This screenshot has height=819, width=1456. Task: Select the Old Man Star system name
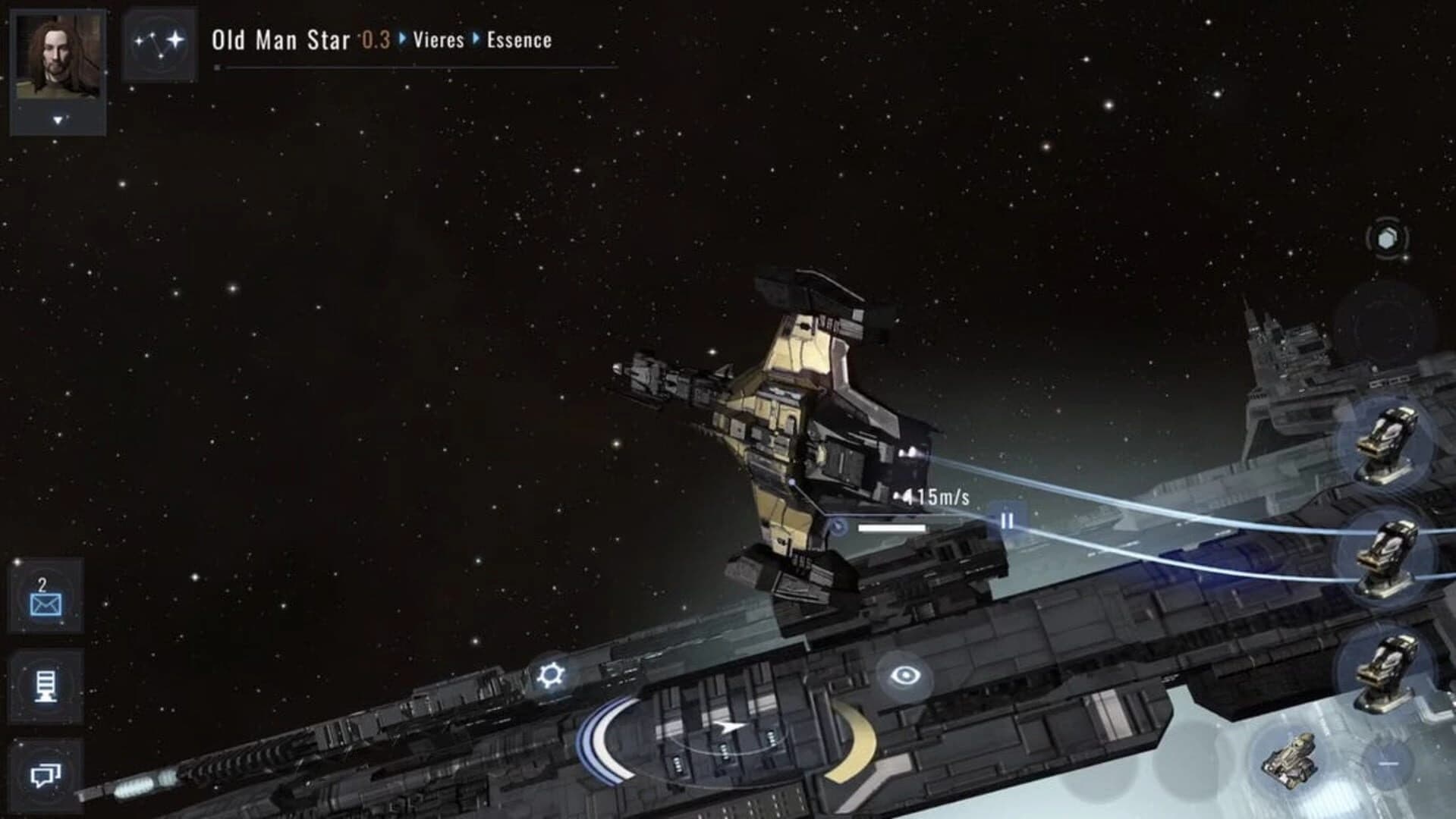tap(281, 42)
